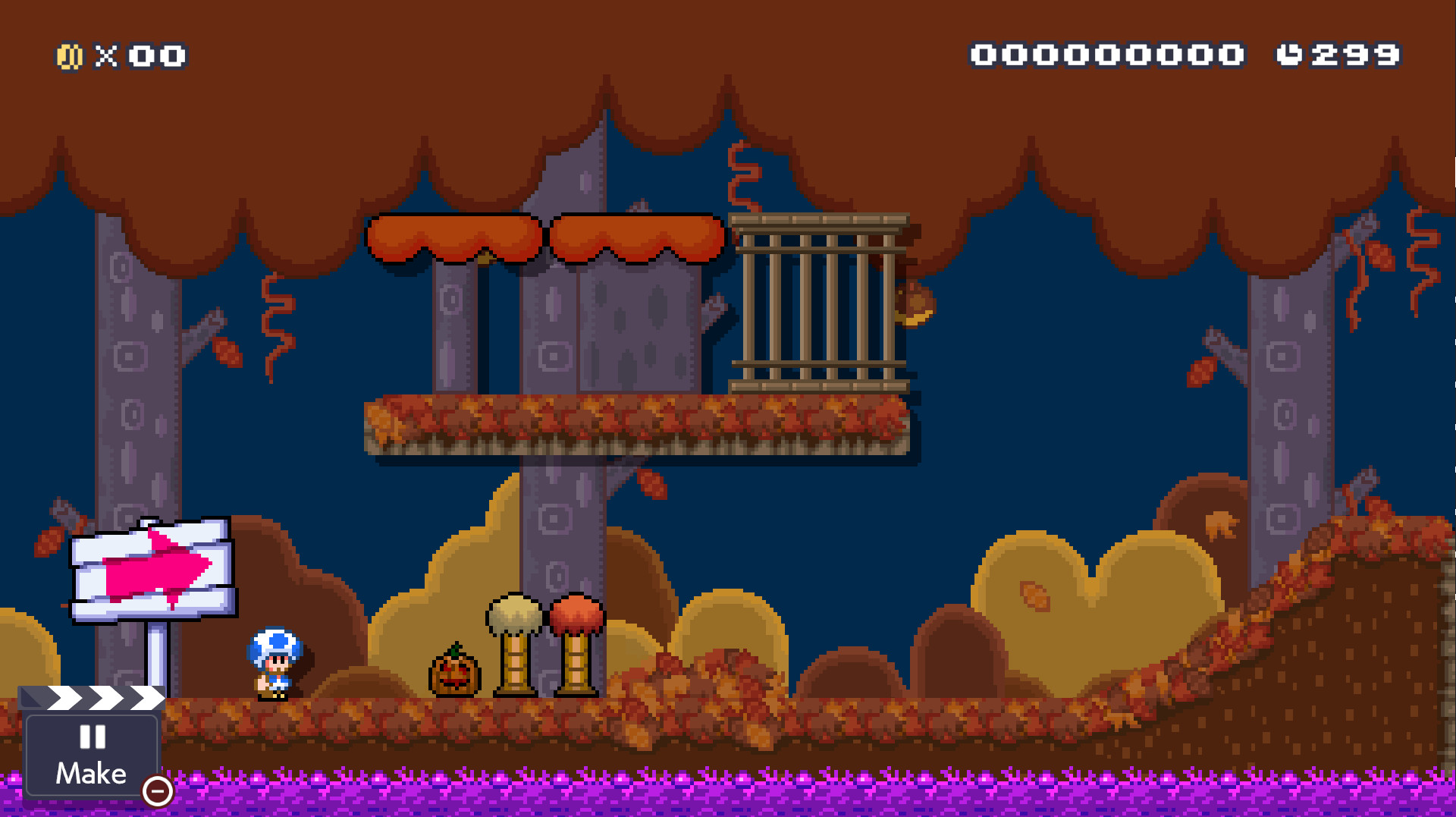Viewport: 1456px width, 817px height.
Task: Toggle the leaf-covered floating platform visibility
Action: pos(637,425)
